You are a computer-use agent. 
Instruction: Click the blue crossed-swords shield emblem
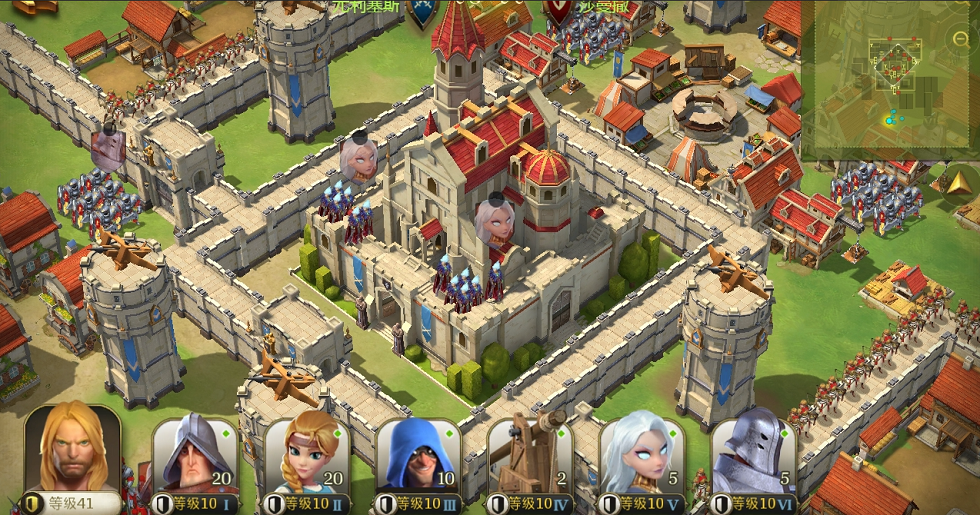pos(425,12)
